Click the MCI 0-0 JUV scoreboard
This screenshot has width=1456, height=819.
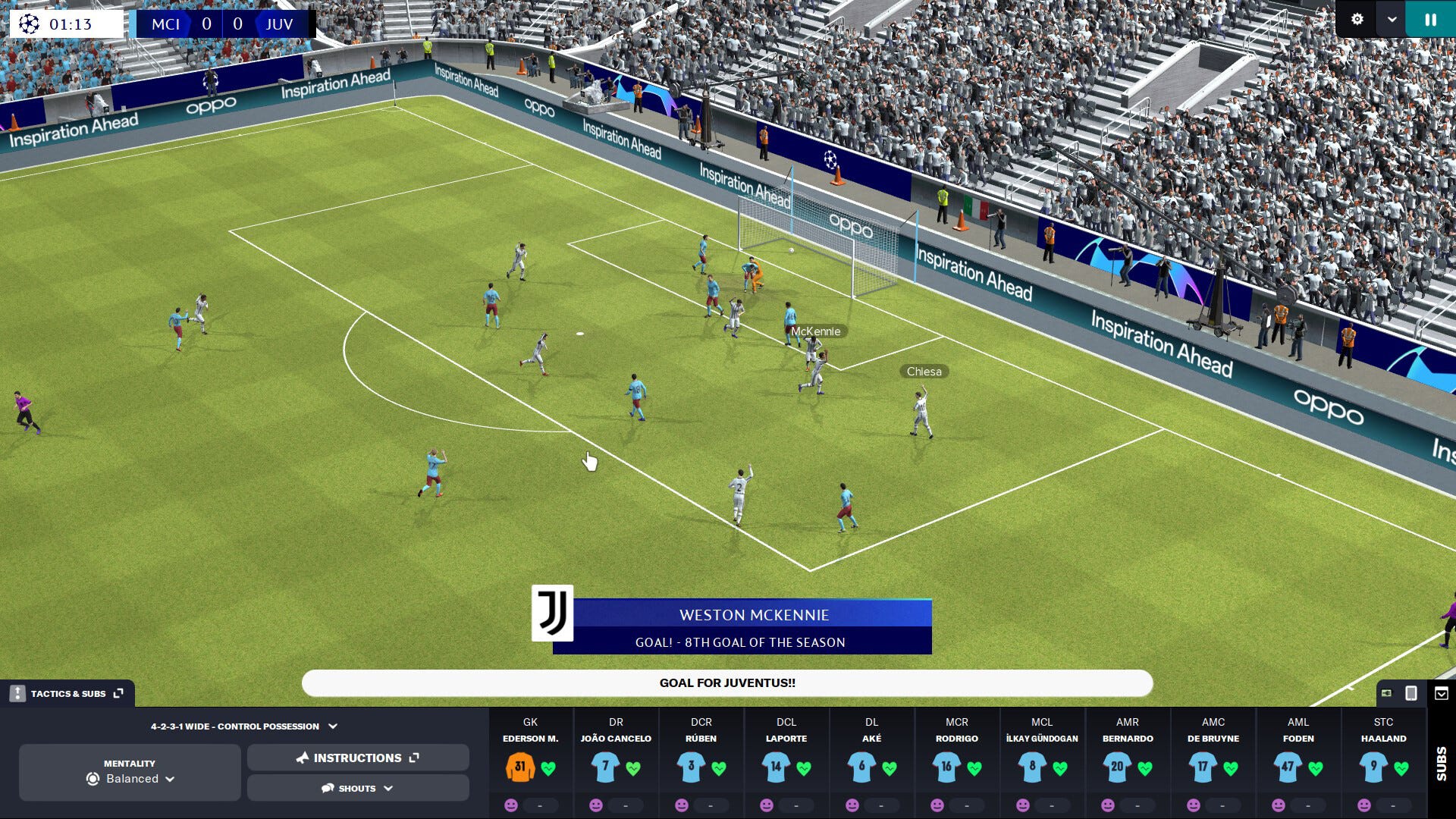click(224, 24)
